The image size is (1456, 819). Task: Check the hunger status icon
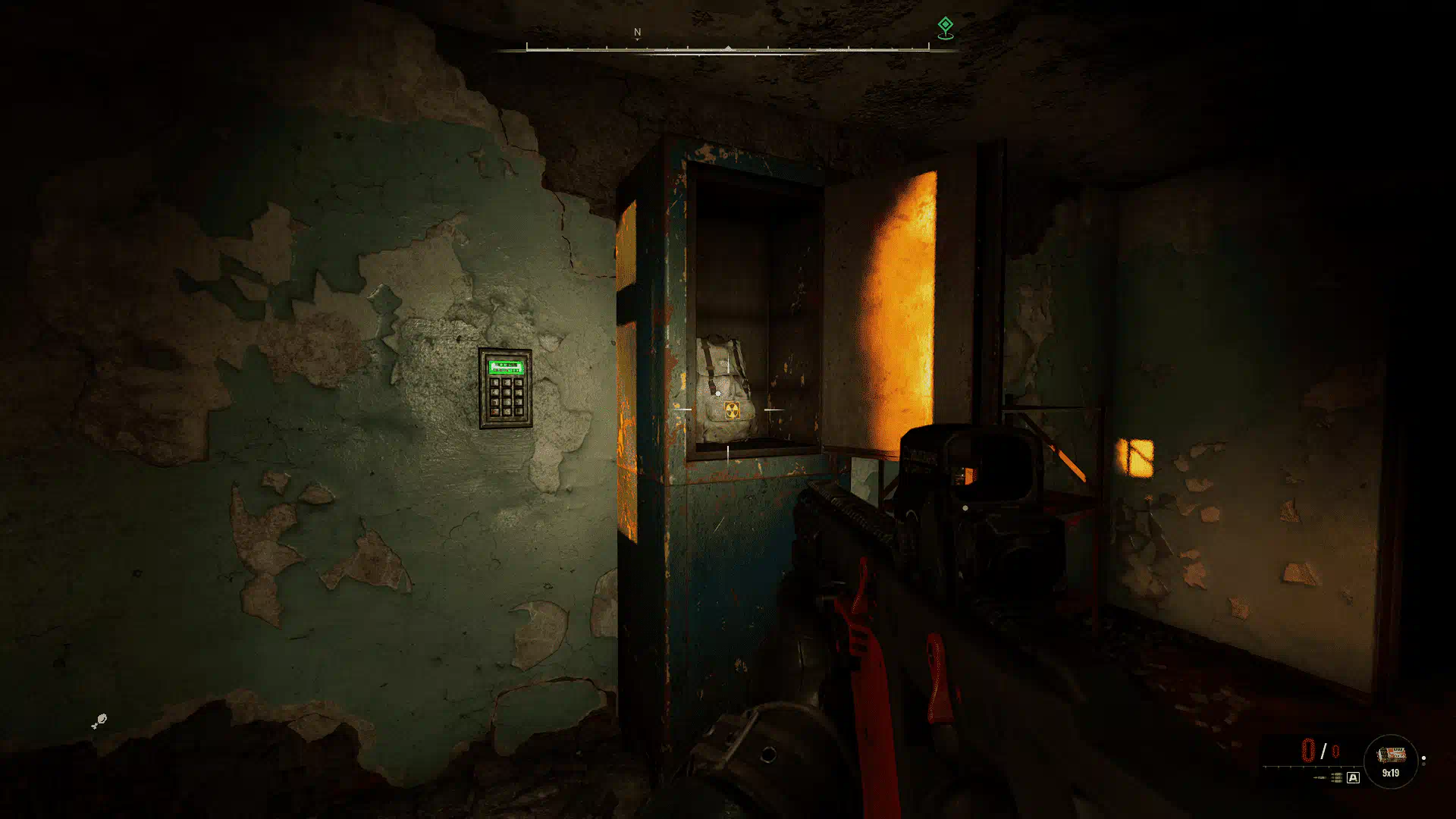[99, 721]
